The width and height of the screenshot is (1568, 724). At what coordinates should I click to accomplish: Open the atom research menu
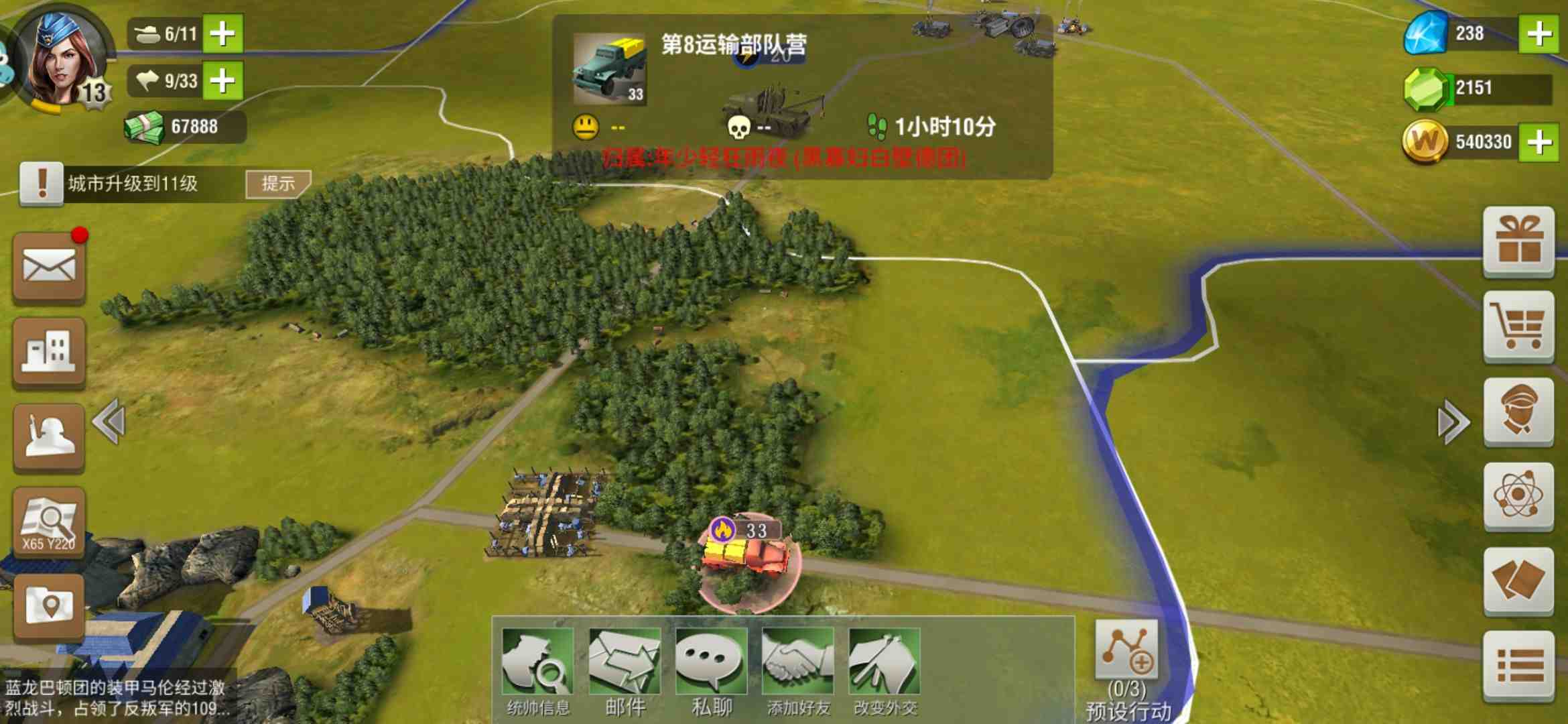click(x=1518, y=496)
